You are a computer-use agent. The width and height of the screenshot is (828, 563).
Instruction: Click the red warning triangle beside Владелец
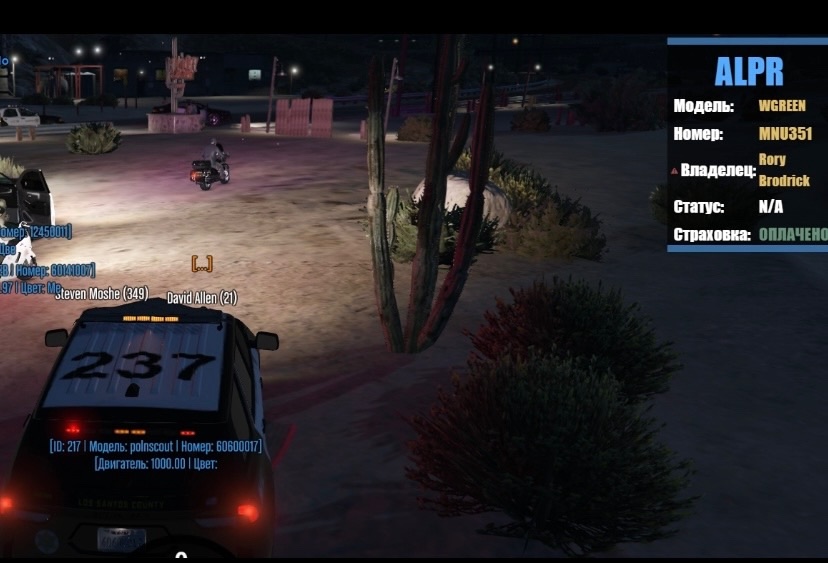tap(674, 171)
